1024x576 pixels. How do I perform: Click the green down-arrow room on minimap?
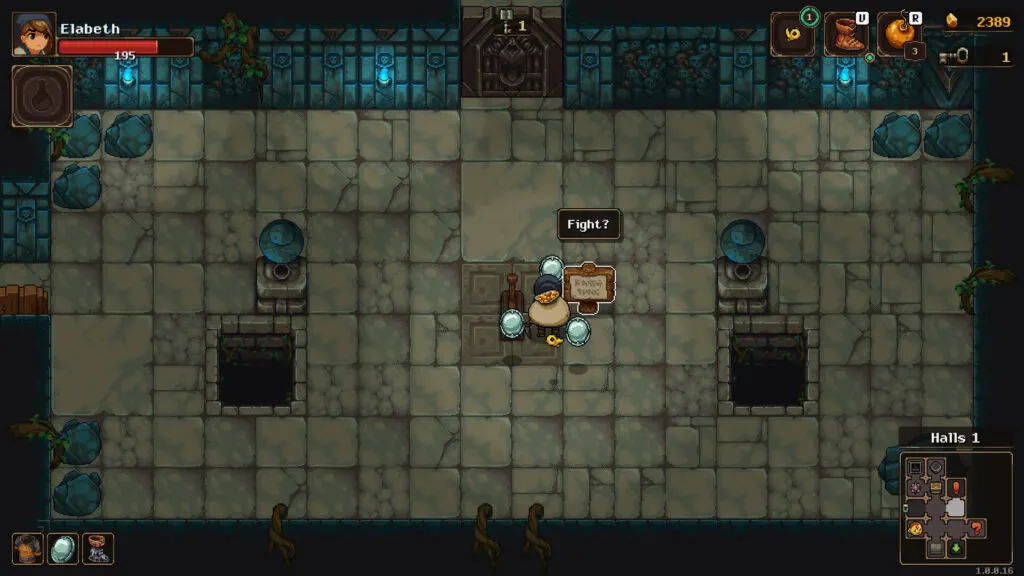pos(957,548)
